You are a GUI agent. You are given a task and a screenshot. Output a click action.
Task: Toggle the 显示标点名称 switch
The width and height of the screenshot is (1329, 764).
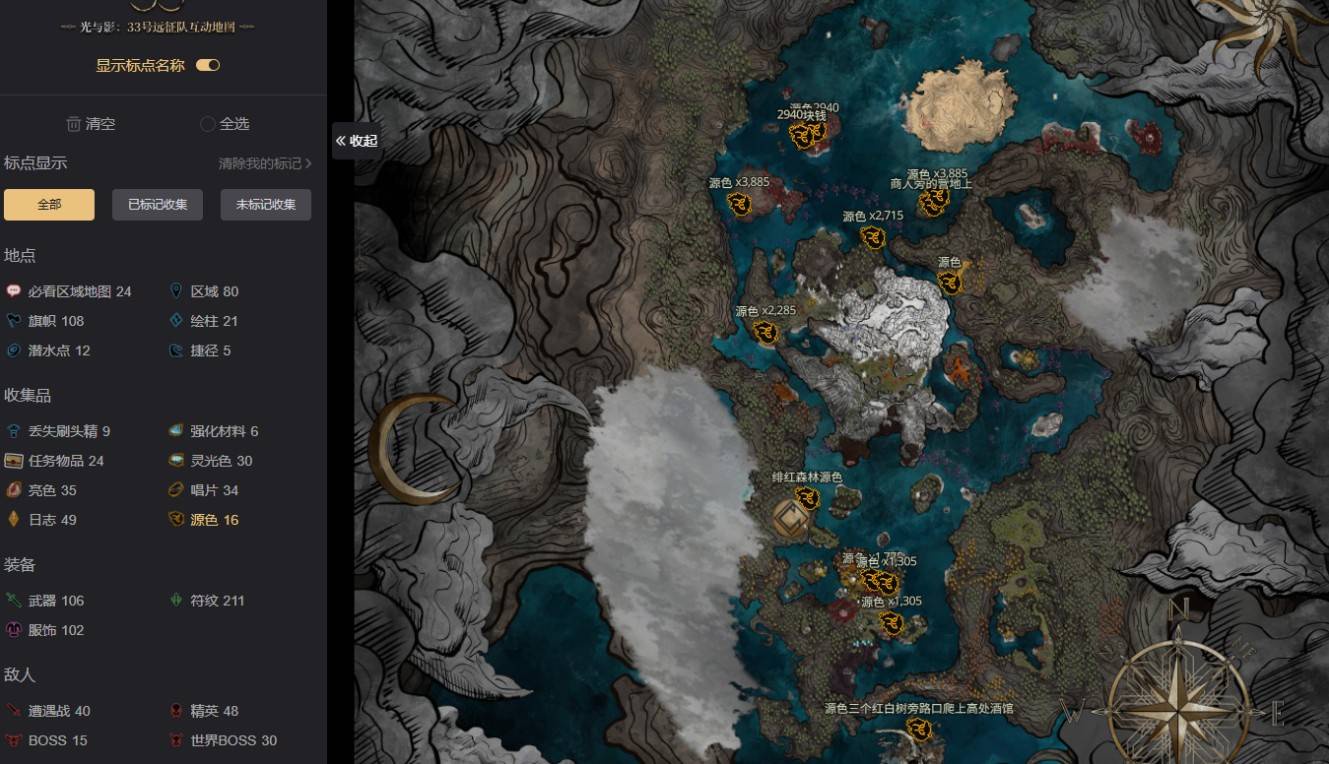tap(208, 65)
